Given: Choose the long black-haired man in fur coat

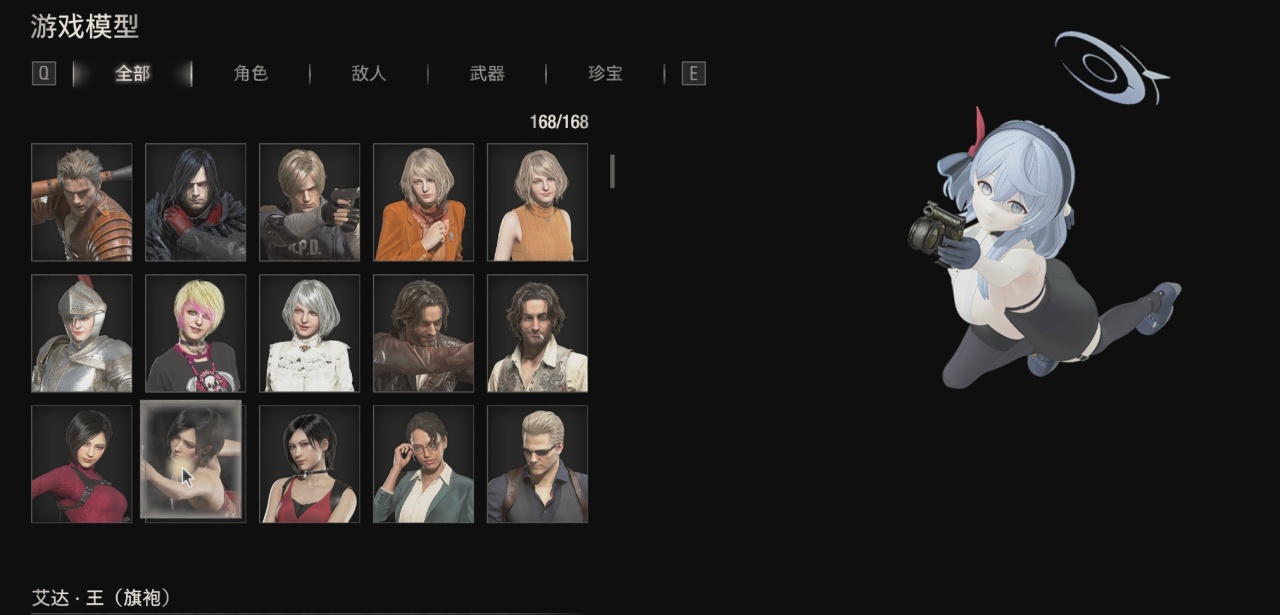Looking at the screenshot, I should pyautogui.click(x=196, y=202).
